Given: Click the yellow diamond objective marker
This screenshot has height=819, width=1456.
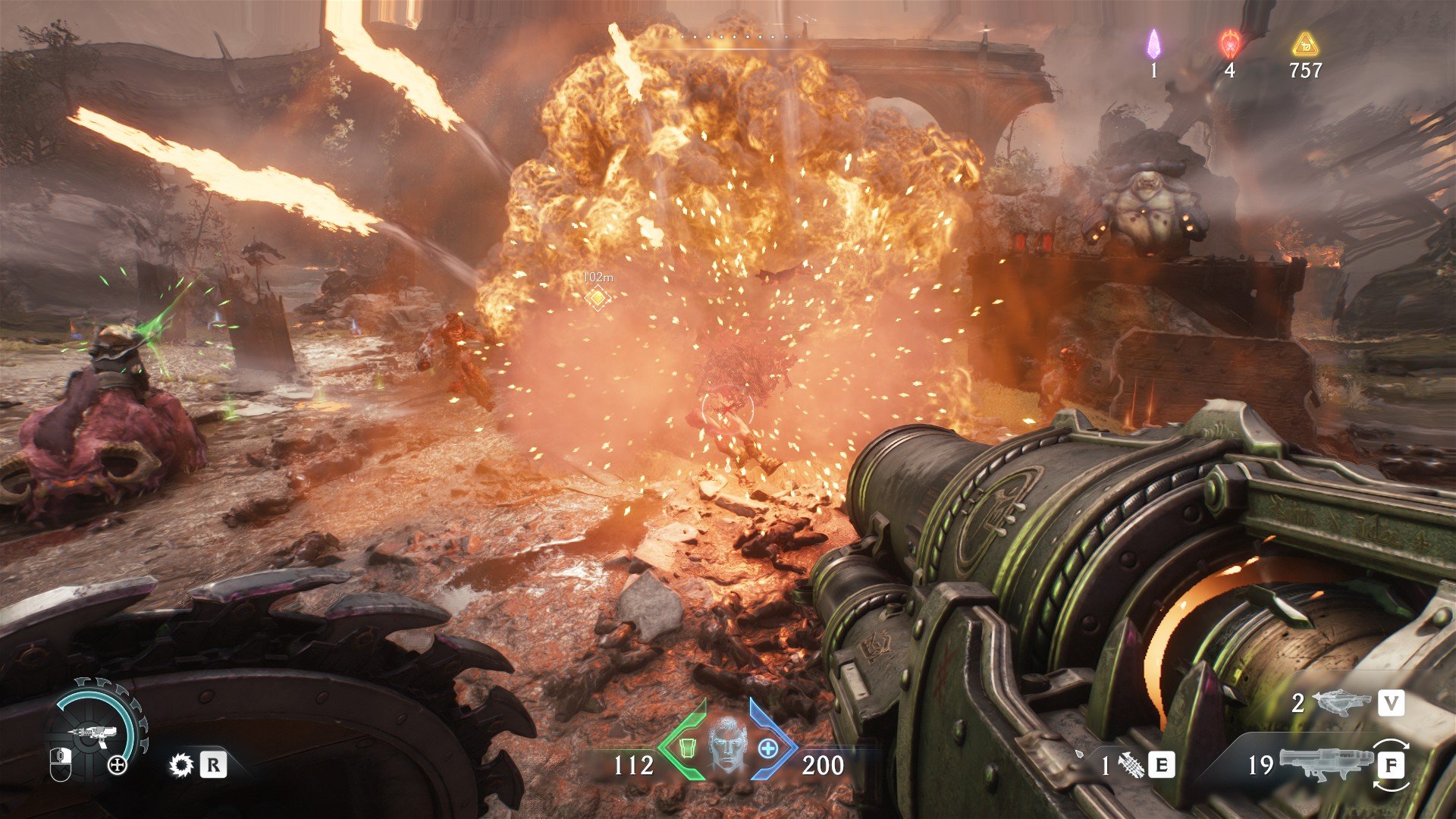Looking at the screenshot, I should pyautogui.click(x=598, y=298).
